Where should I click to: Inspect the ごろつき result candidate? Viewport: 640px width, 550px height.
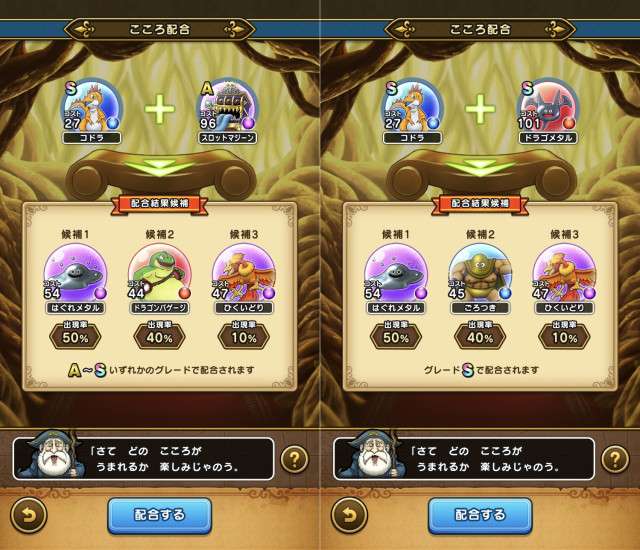480,274
